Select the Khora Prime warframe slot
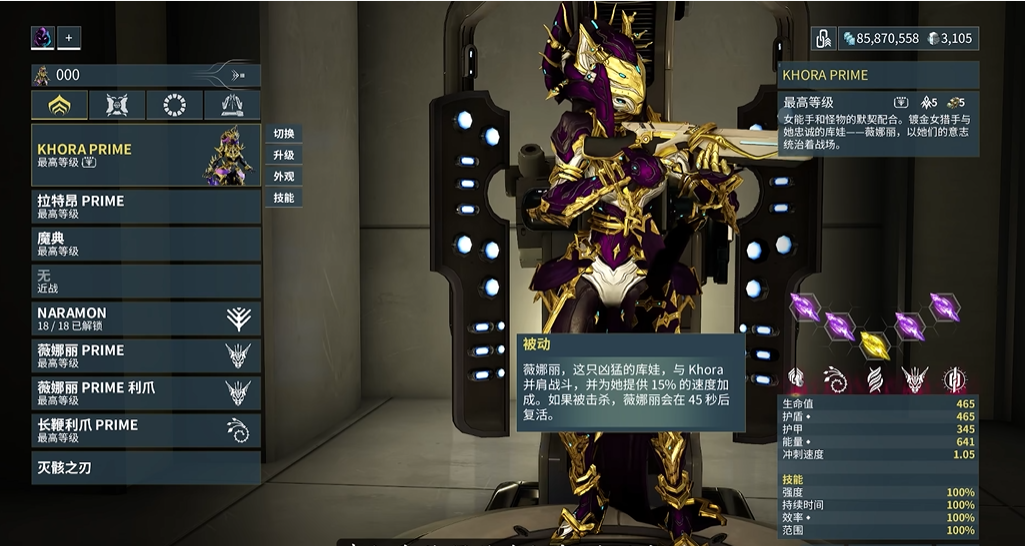The width and height of the screenshot is (1025, 546). 146,155
